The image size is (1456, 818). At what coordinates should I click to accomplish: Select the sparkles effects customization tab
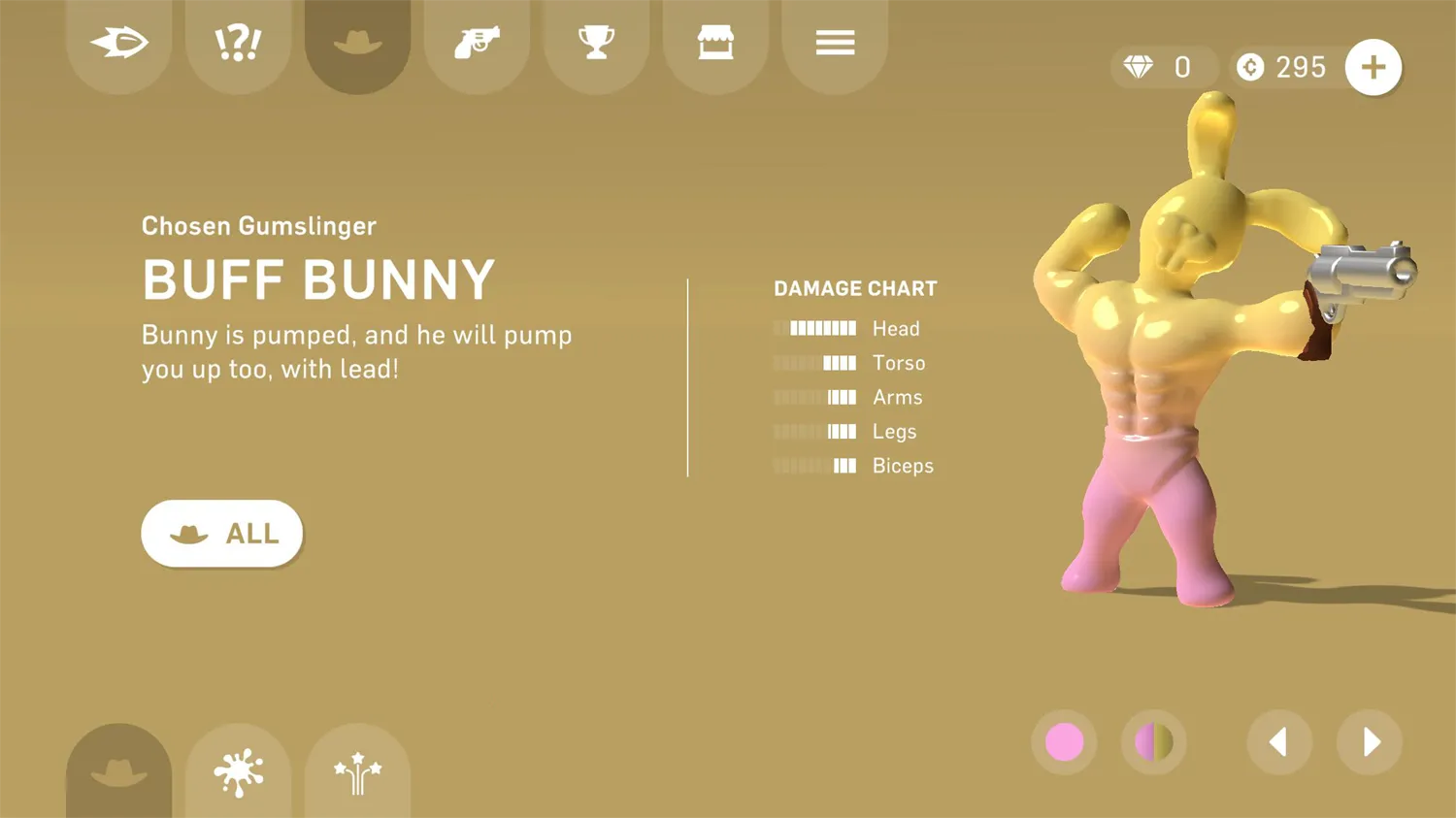click(357, 771)
